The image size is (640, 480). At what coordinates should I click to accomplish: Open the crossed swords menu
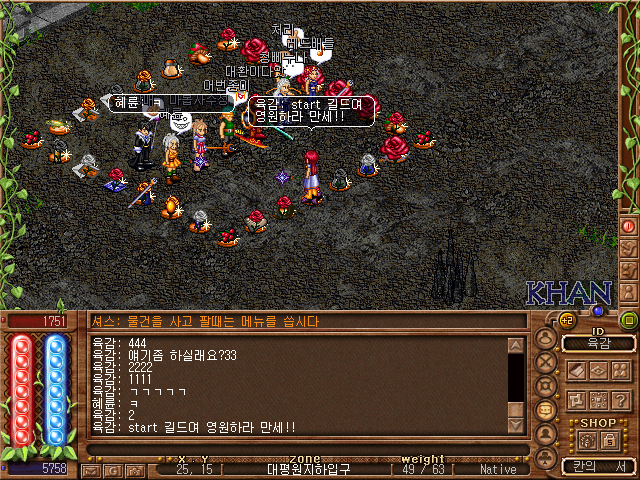(x=546, y=362)
